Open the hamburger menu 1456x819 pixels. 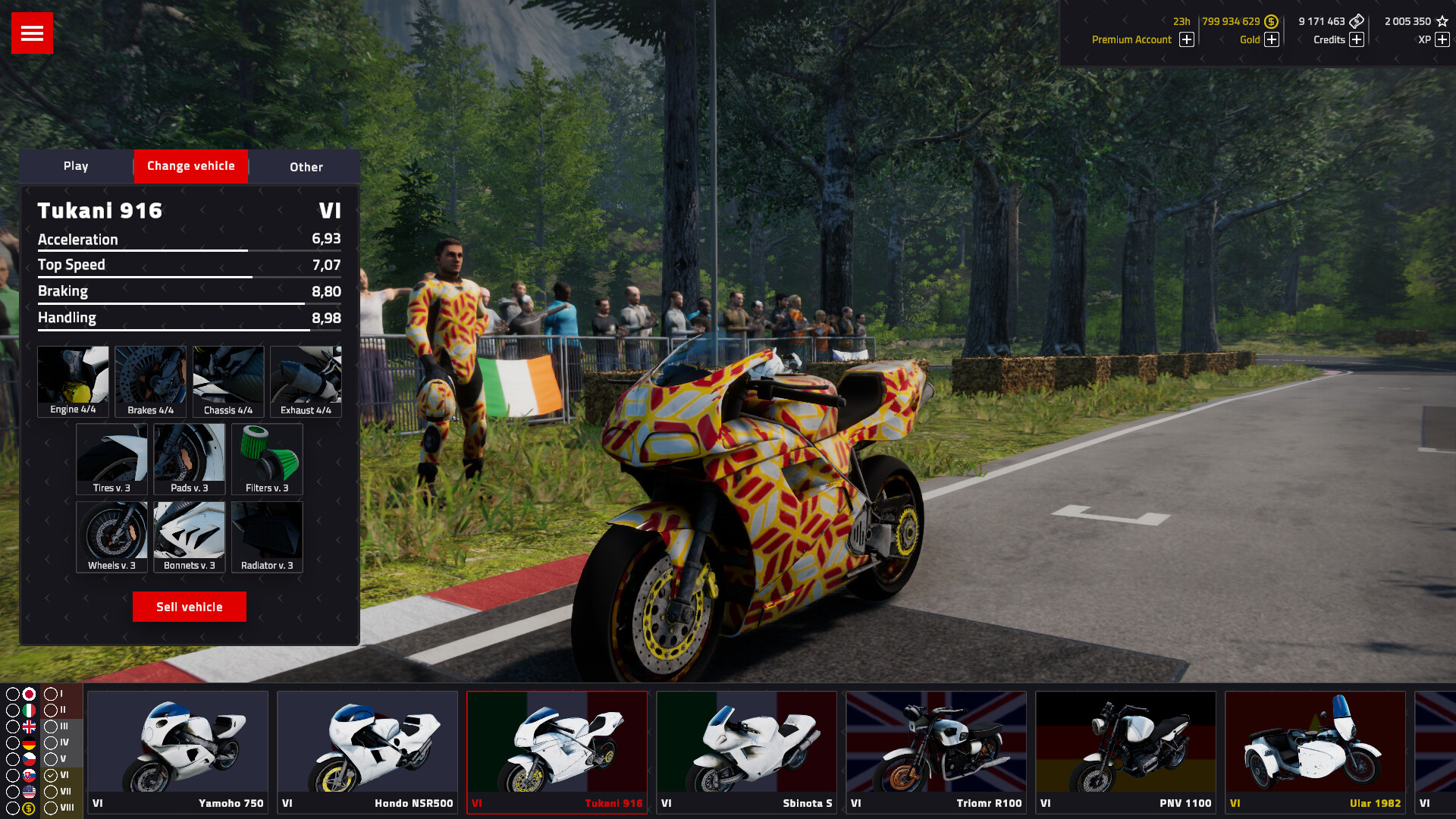point(31,33)
